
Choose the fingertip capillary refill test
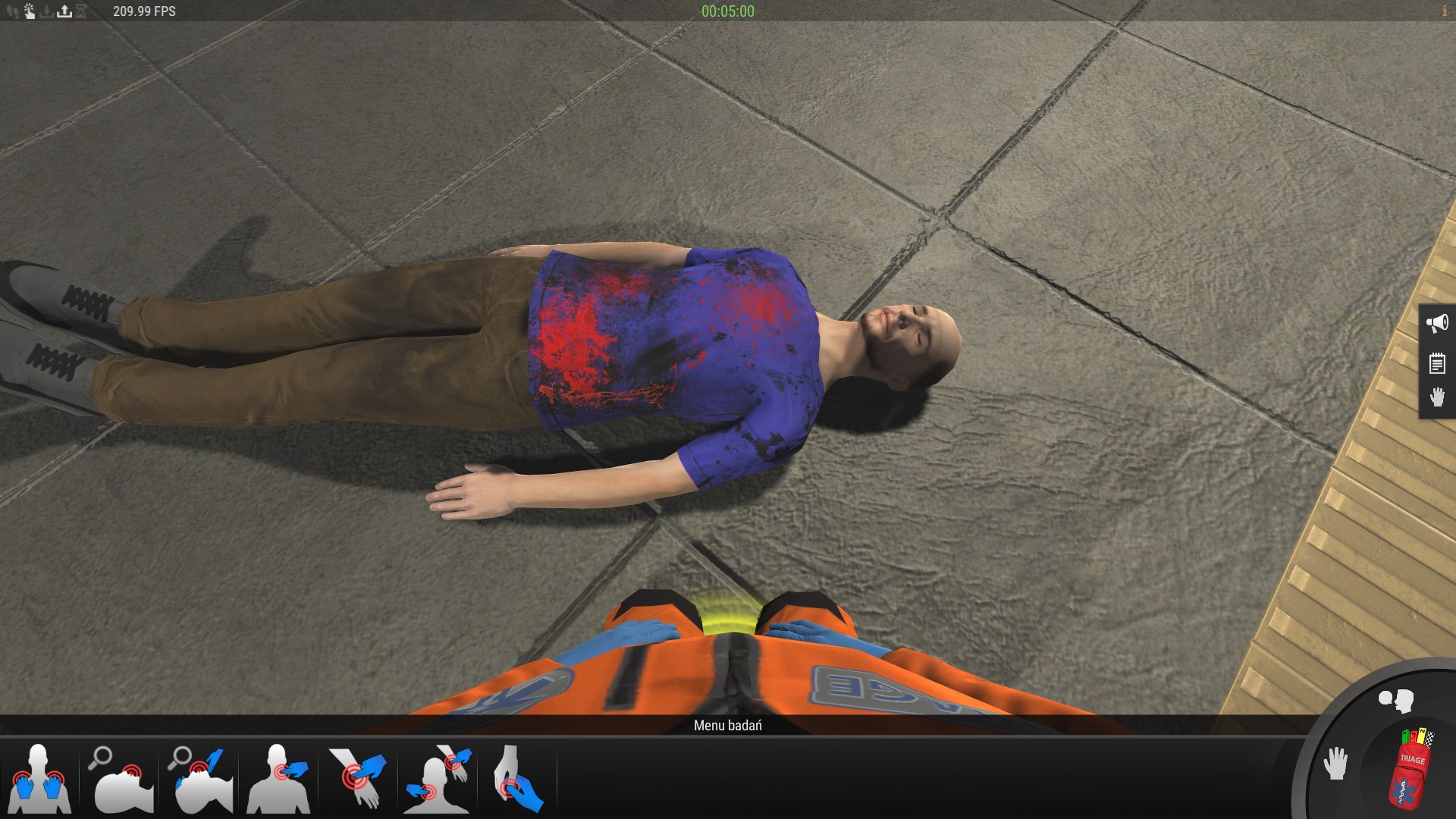pyautogui.click(x=518, y=779)
